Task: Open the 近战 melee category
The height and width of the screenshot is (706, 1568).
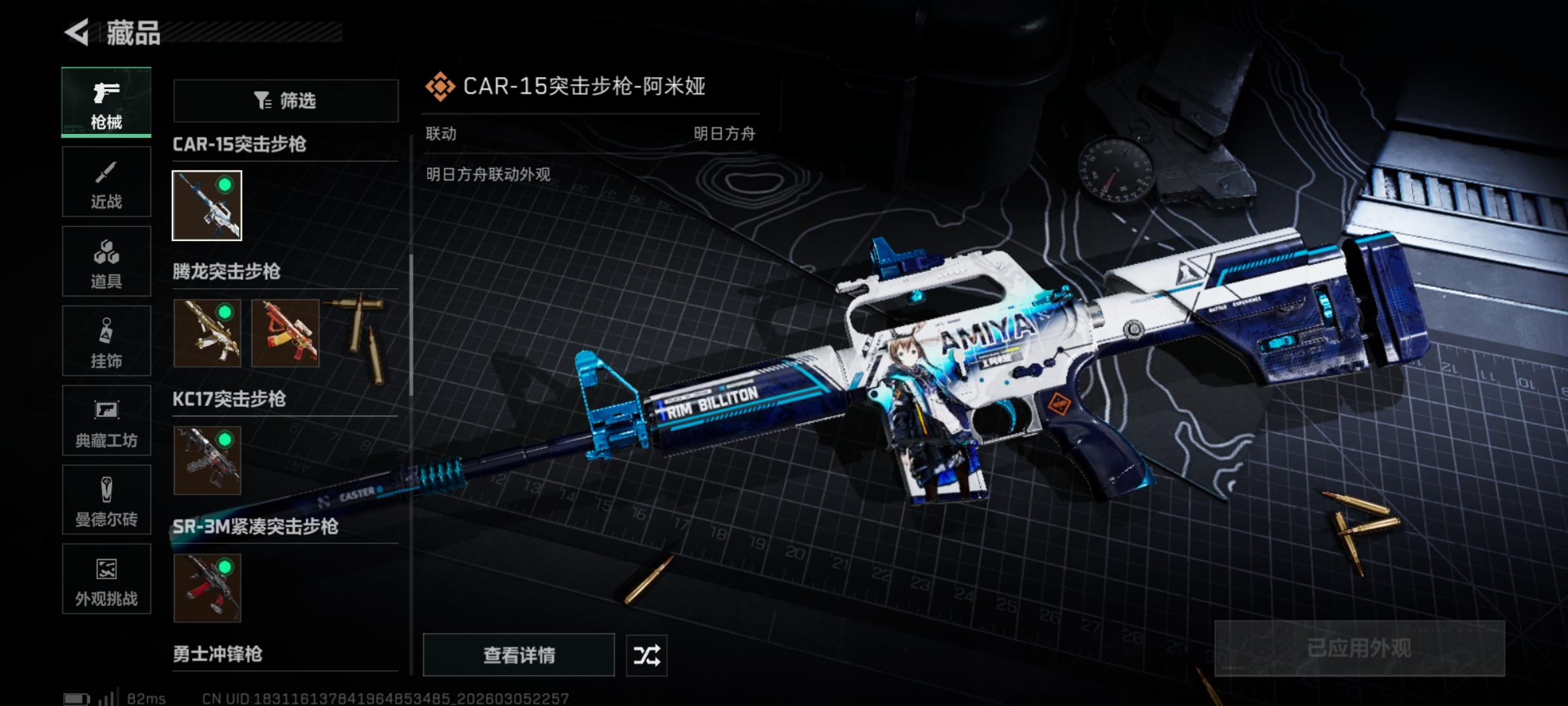Action: 106,182
